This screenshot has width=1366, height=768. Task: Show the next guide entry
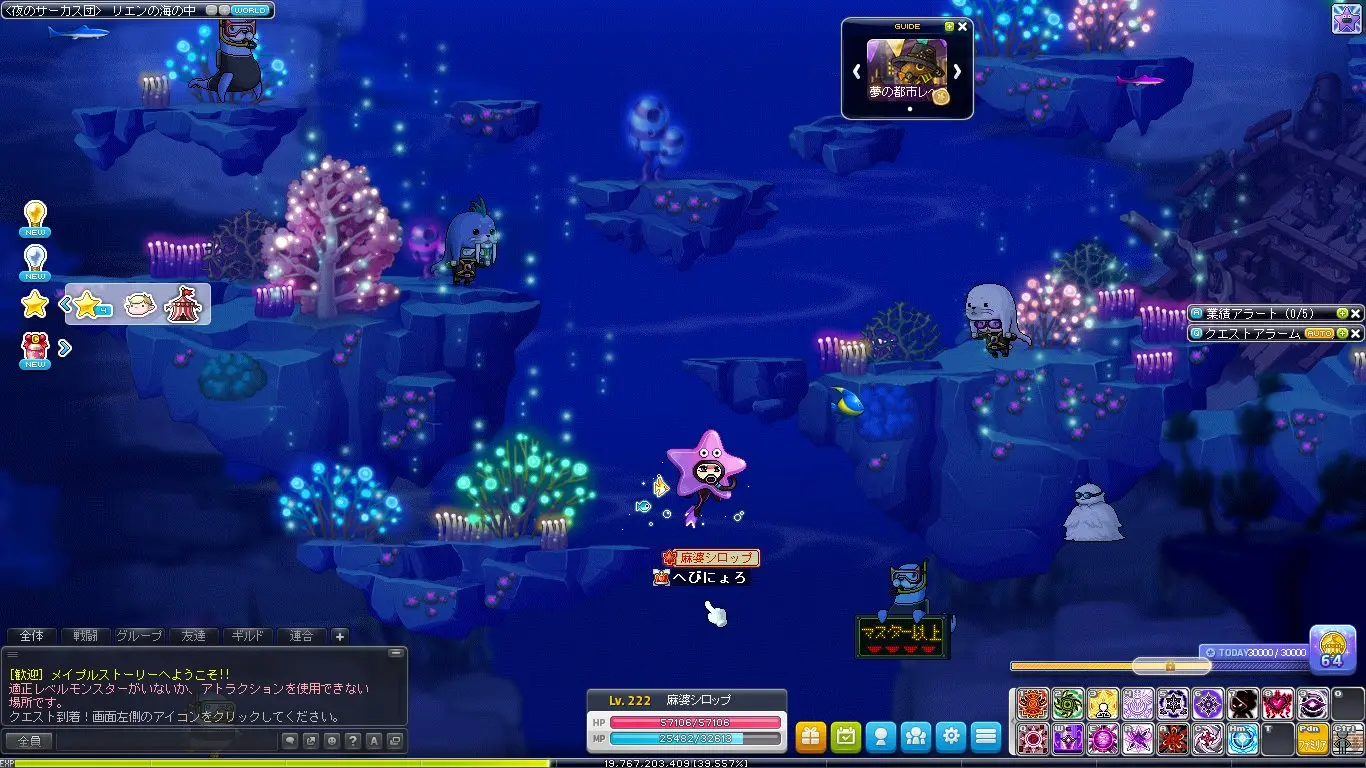tap(957, 71)
